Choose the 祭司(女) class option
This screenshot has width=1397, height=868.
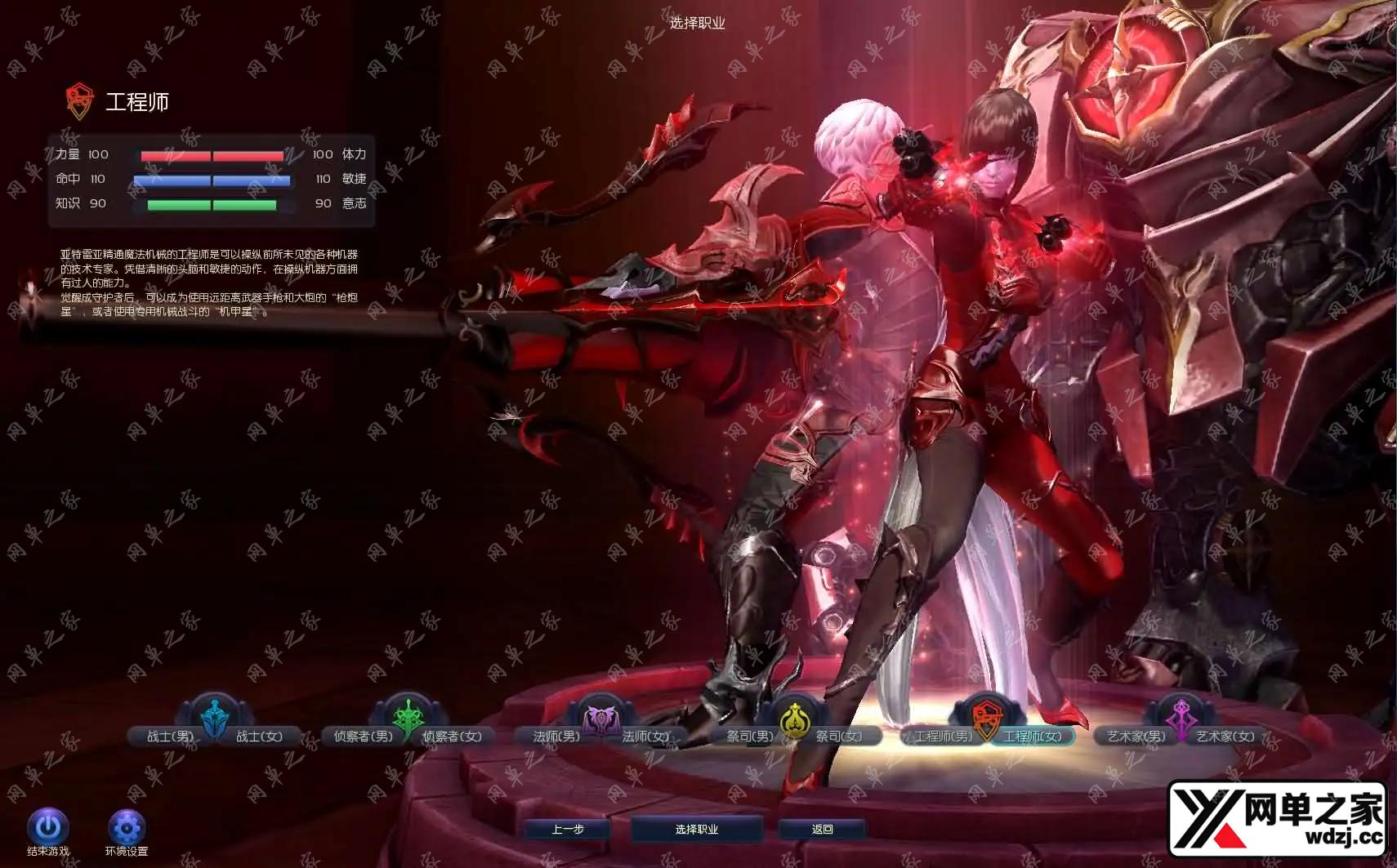[839, 737]
